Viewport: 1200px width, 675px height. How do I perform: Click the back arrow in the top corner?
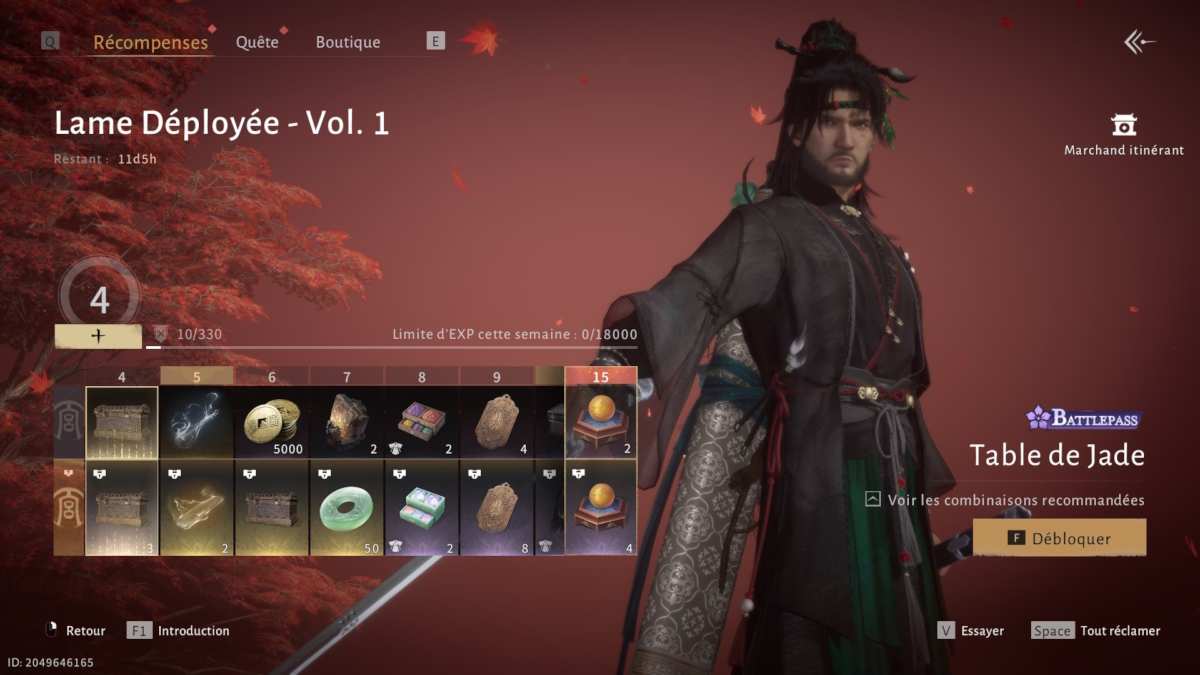tap(1139, 42)
